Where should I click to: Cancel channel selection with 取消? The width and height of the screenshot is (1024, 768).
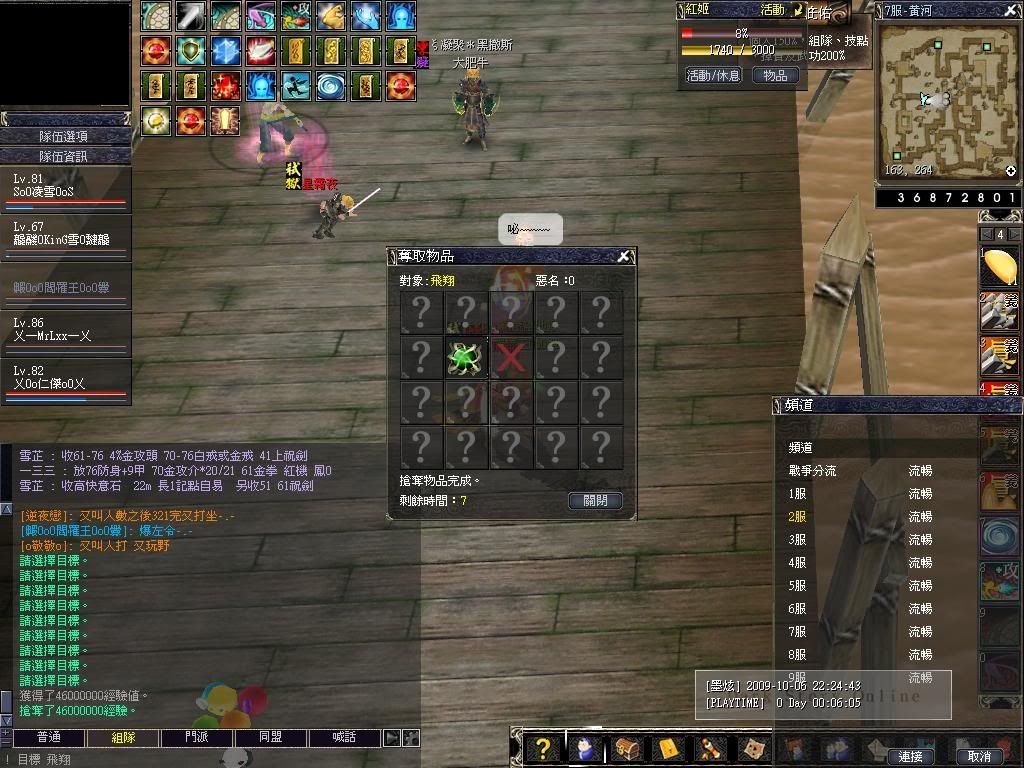point(979,756)
